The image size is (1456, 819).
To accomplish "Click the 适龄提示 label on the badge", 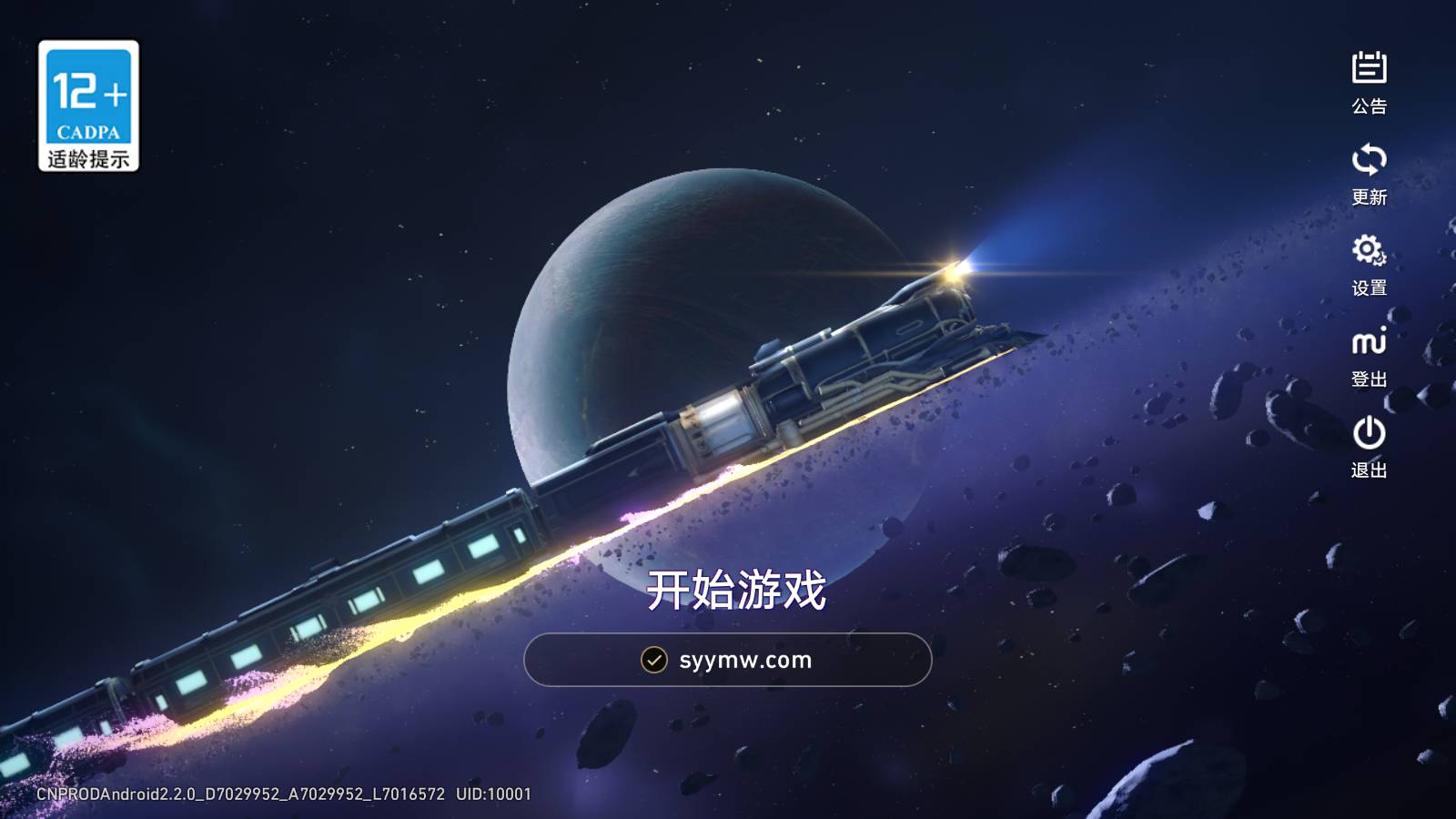I will point(88,160).
